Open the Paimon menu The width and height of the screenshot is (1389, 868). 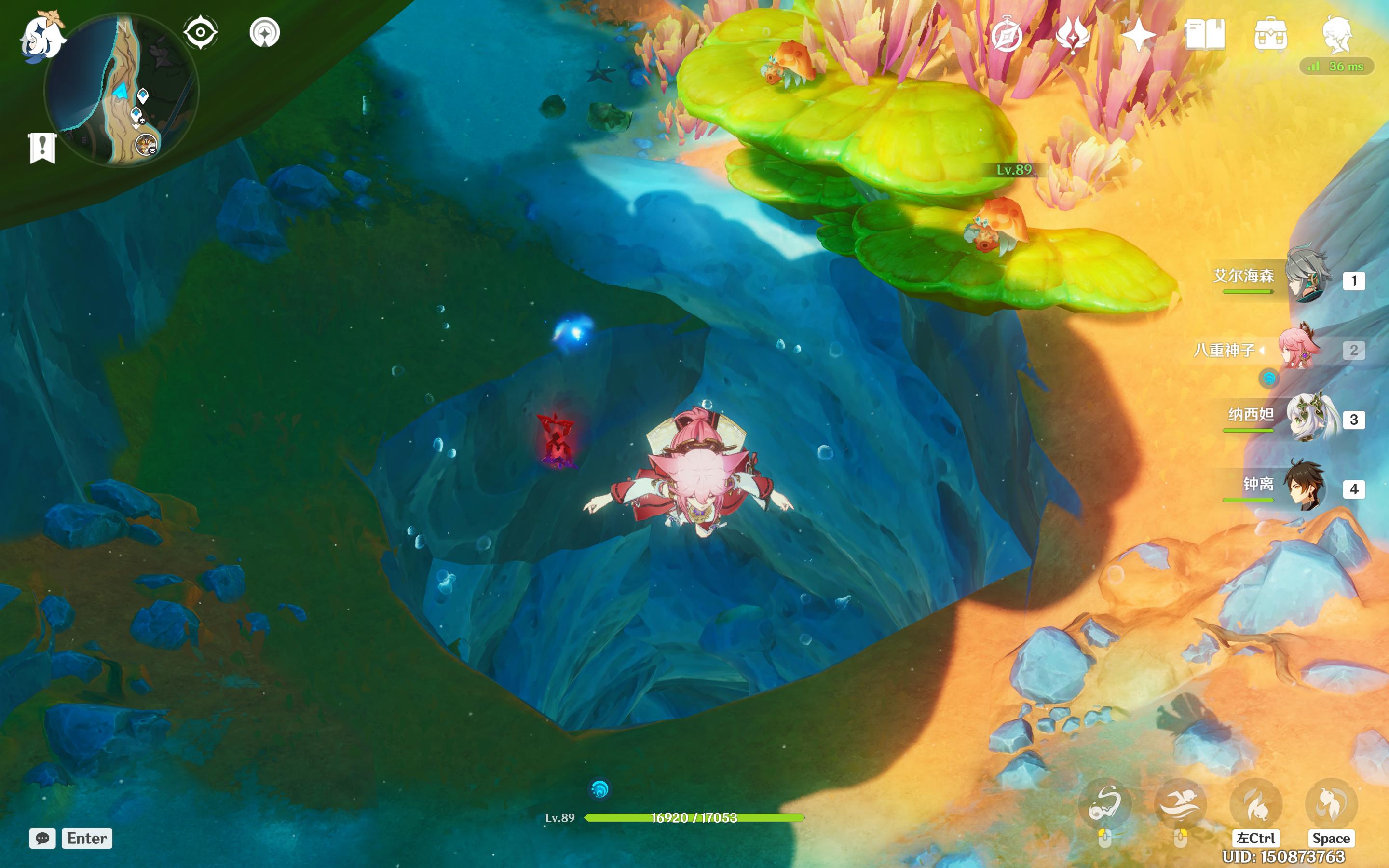[x=42, y=37]
